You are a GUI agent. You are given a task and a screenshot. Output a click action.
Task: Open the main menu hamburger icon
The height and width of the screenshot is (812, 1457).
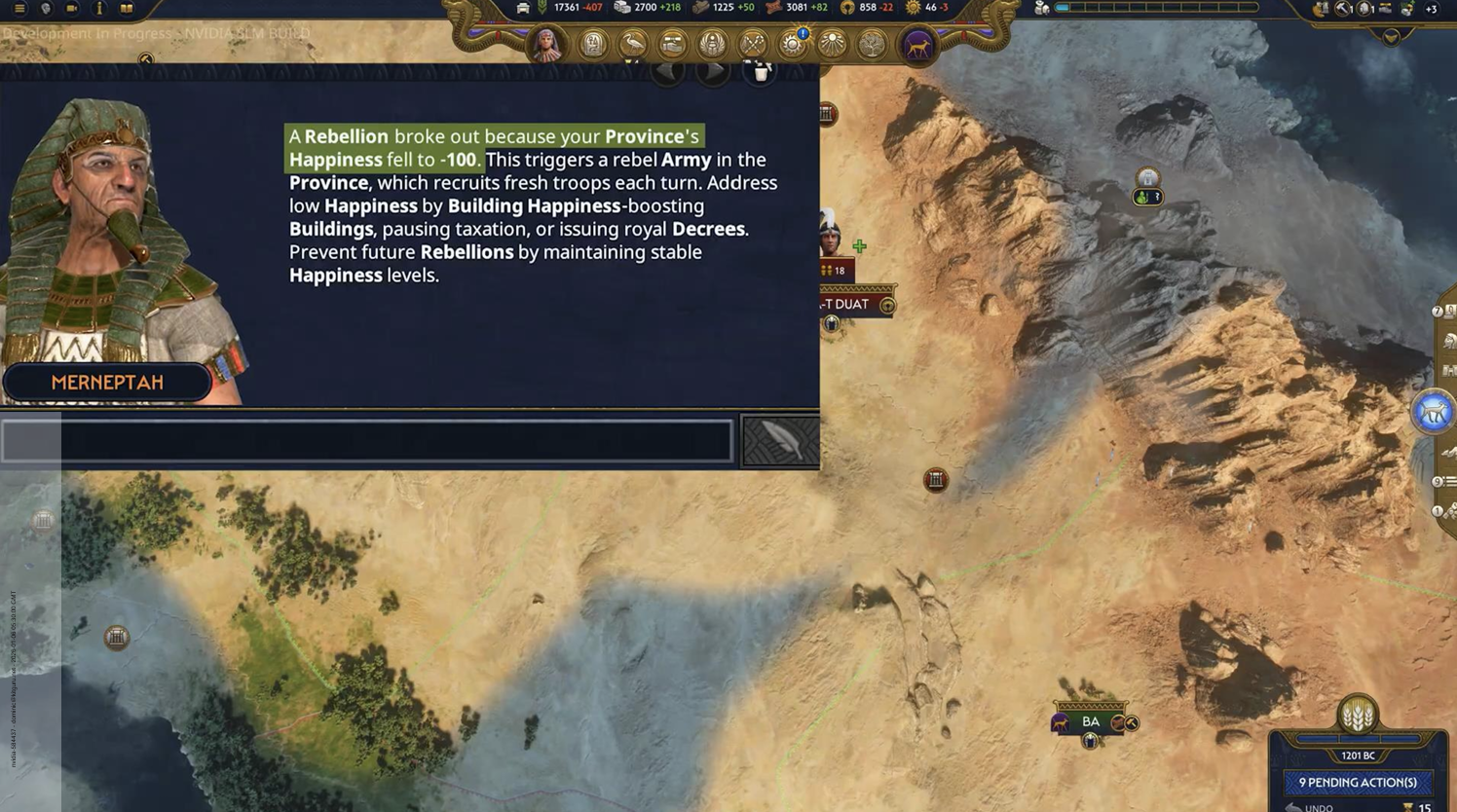19,9
